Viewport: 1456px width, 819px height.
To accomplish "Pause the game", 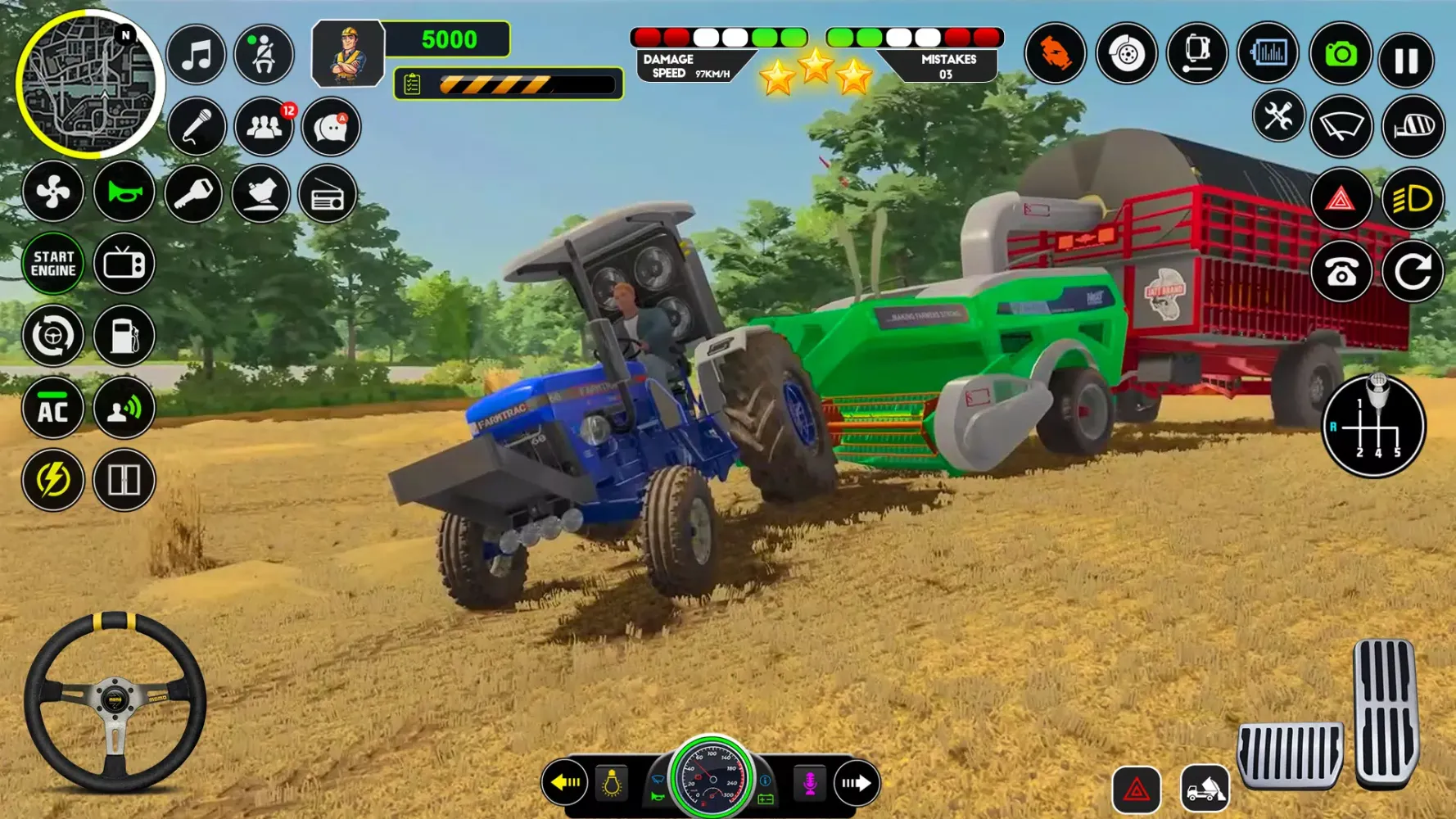I will click(1406, 60).
